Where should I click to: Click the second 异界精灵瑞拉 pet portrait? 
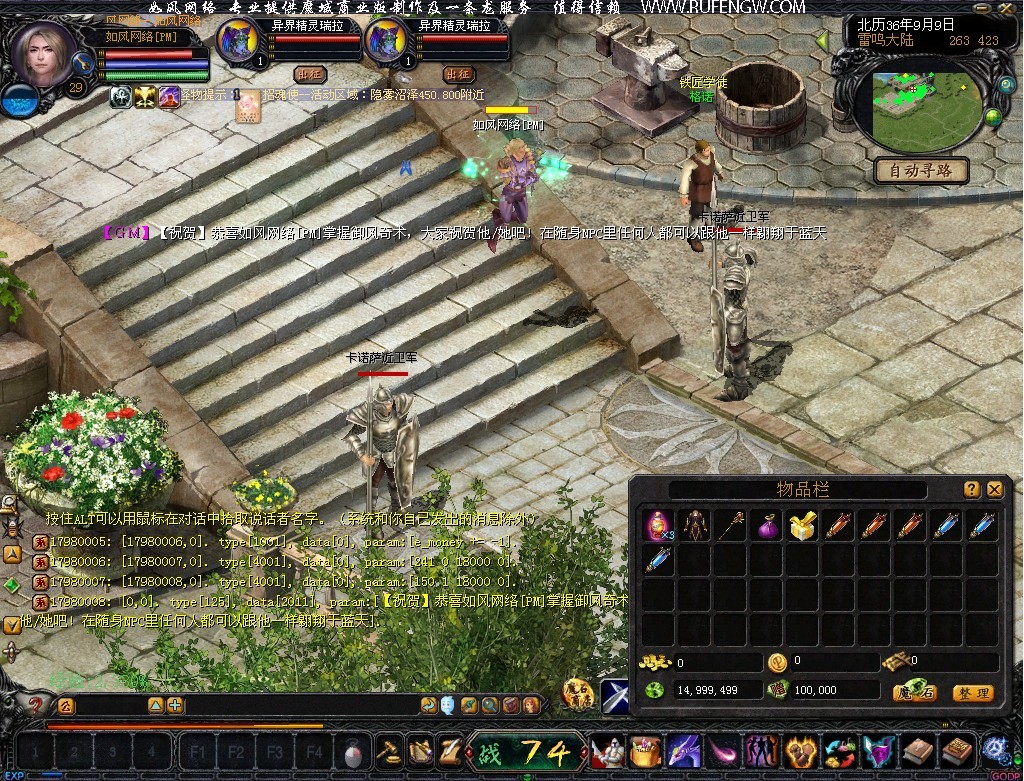click(386, 44)
